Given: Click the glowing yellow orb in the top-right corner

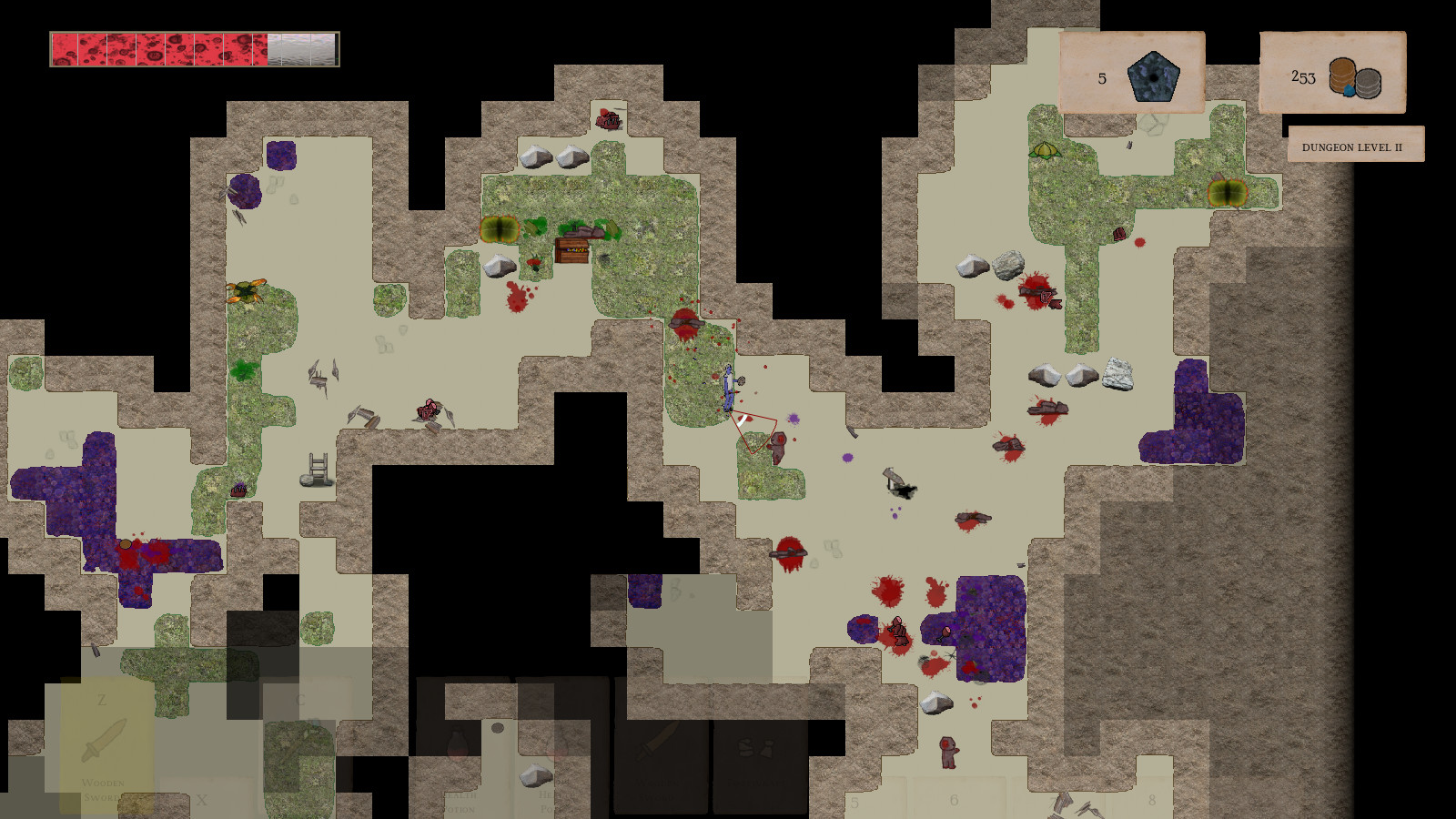Looking at the screenshot, I should 1230,193.
